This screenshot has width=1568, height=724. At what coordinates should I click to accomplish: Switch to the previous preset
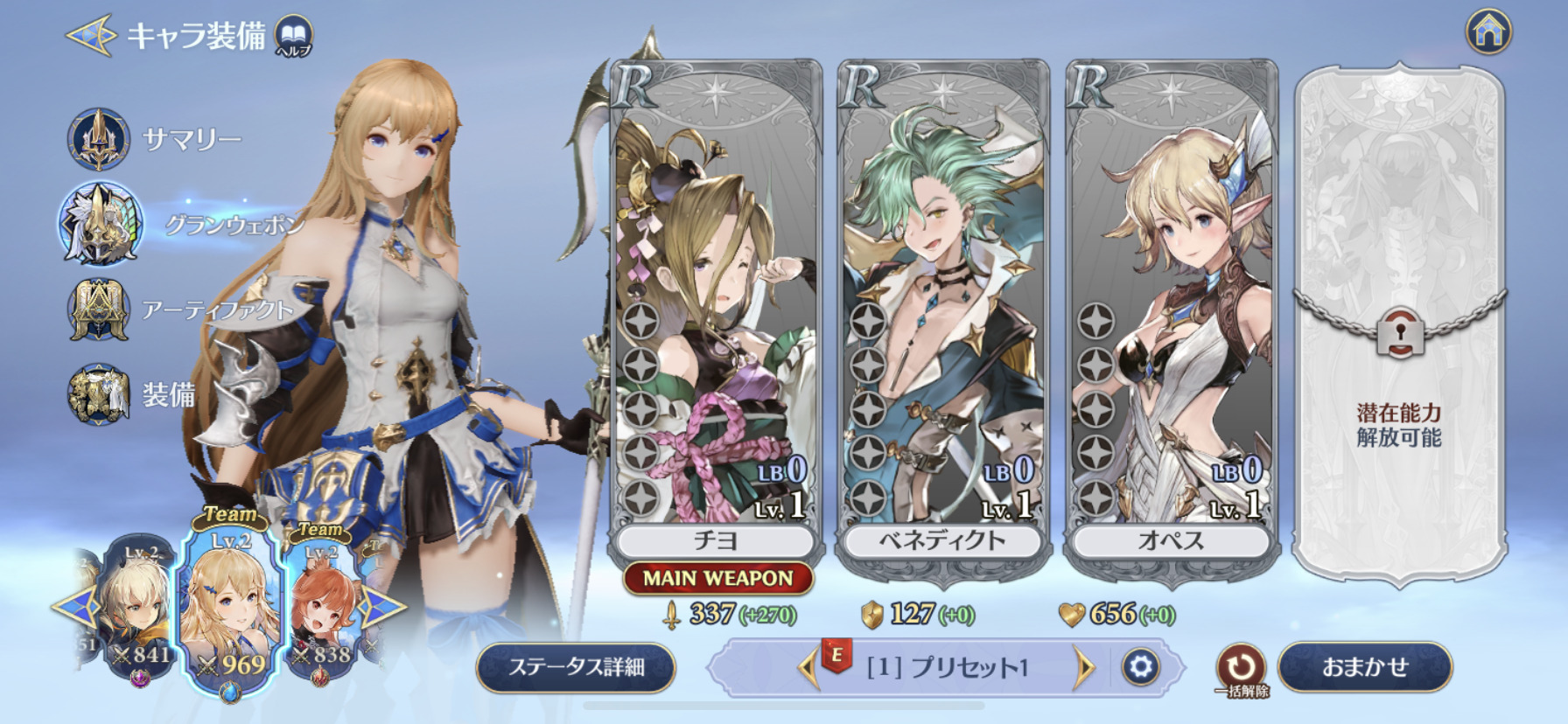coord(807,668)
